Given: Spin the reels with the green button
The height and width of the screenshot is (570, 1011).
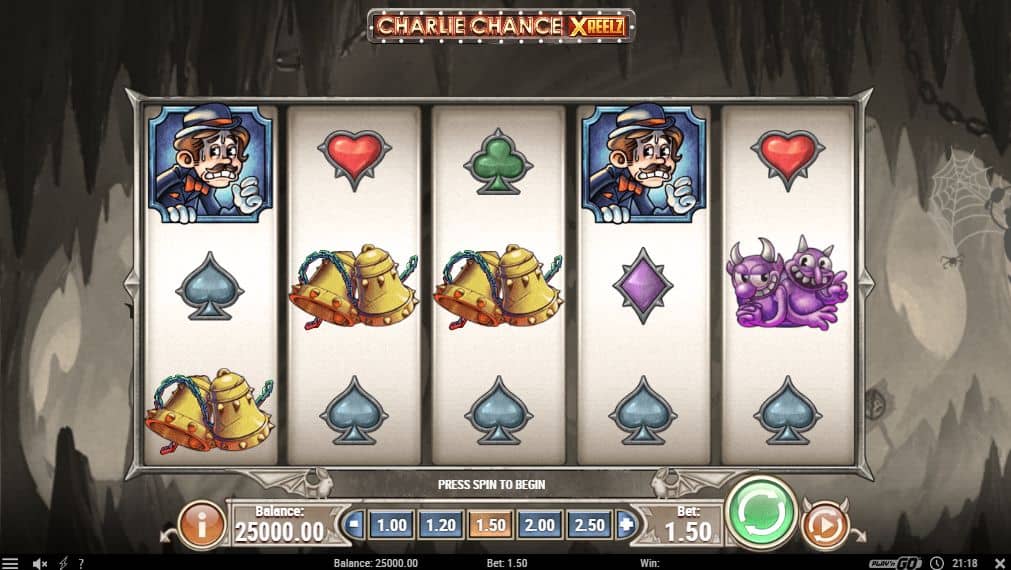Looking at the screenshot, I should click(760, 512).
